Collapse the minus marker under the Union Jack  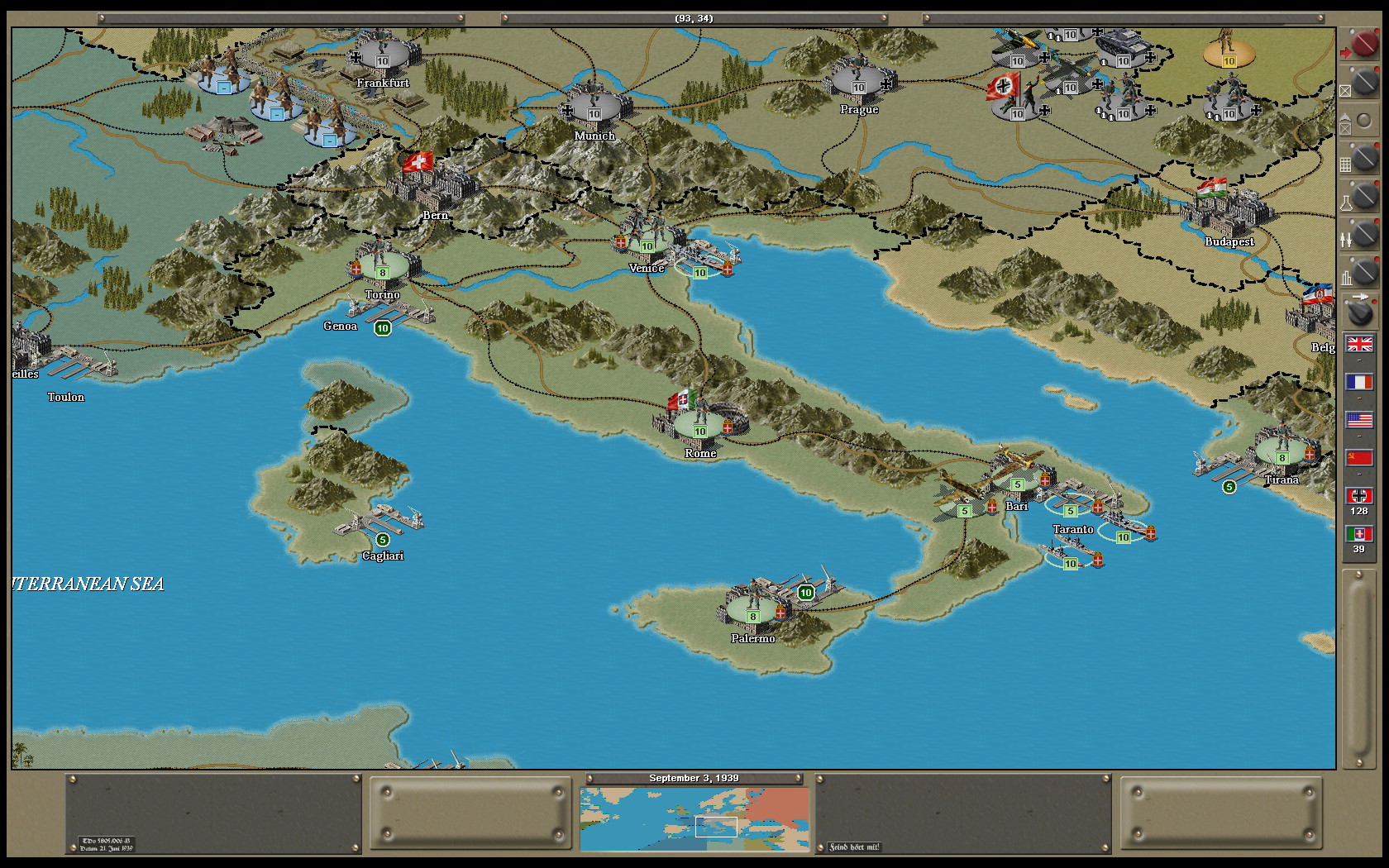pos(1359,360)
